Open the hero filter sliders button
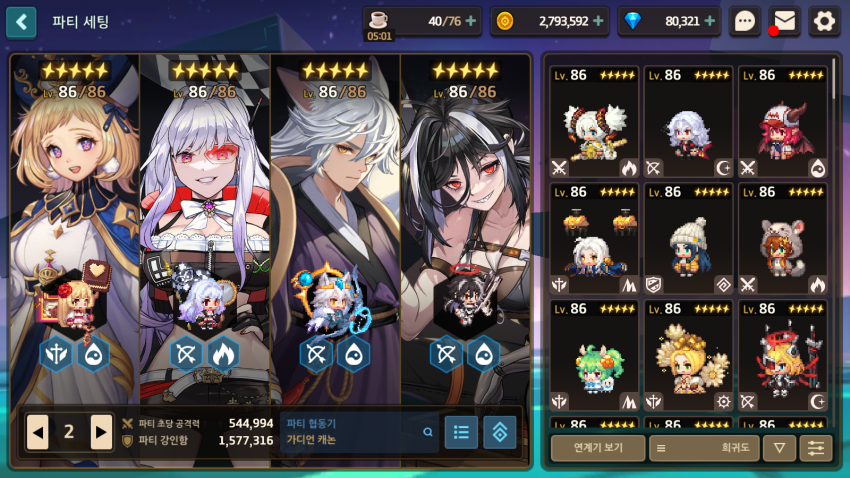 point(816,448)
